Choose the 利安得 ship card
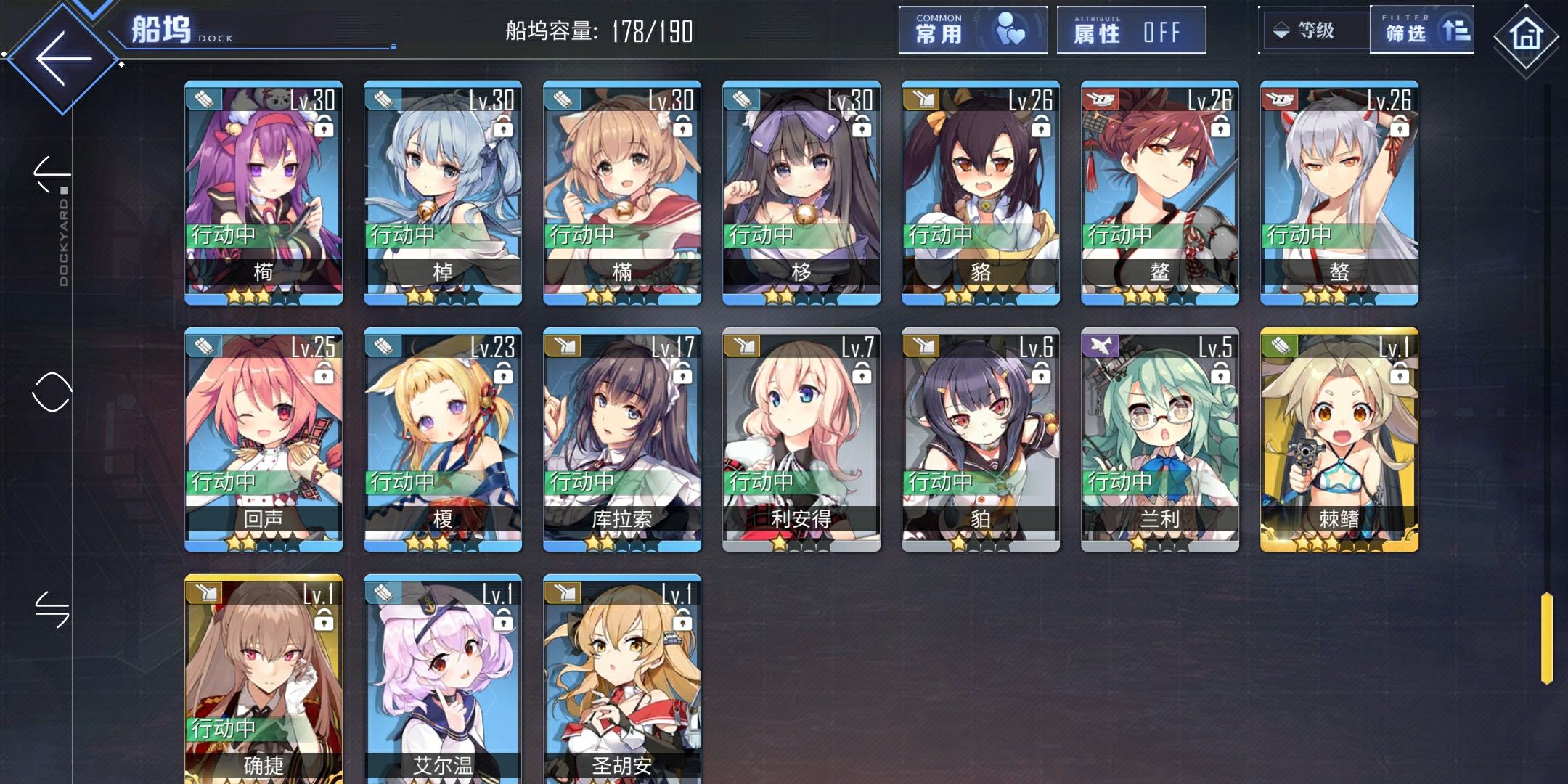Viewport: 1568px width, 784px height. [x=801, y=440]
